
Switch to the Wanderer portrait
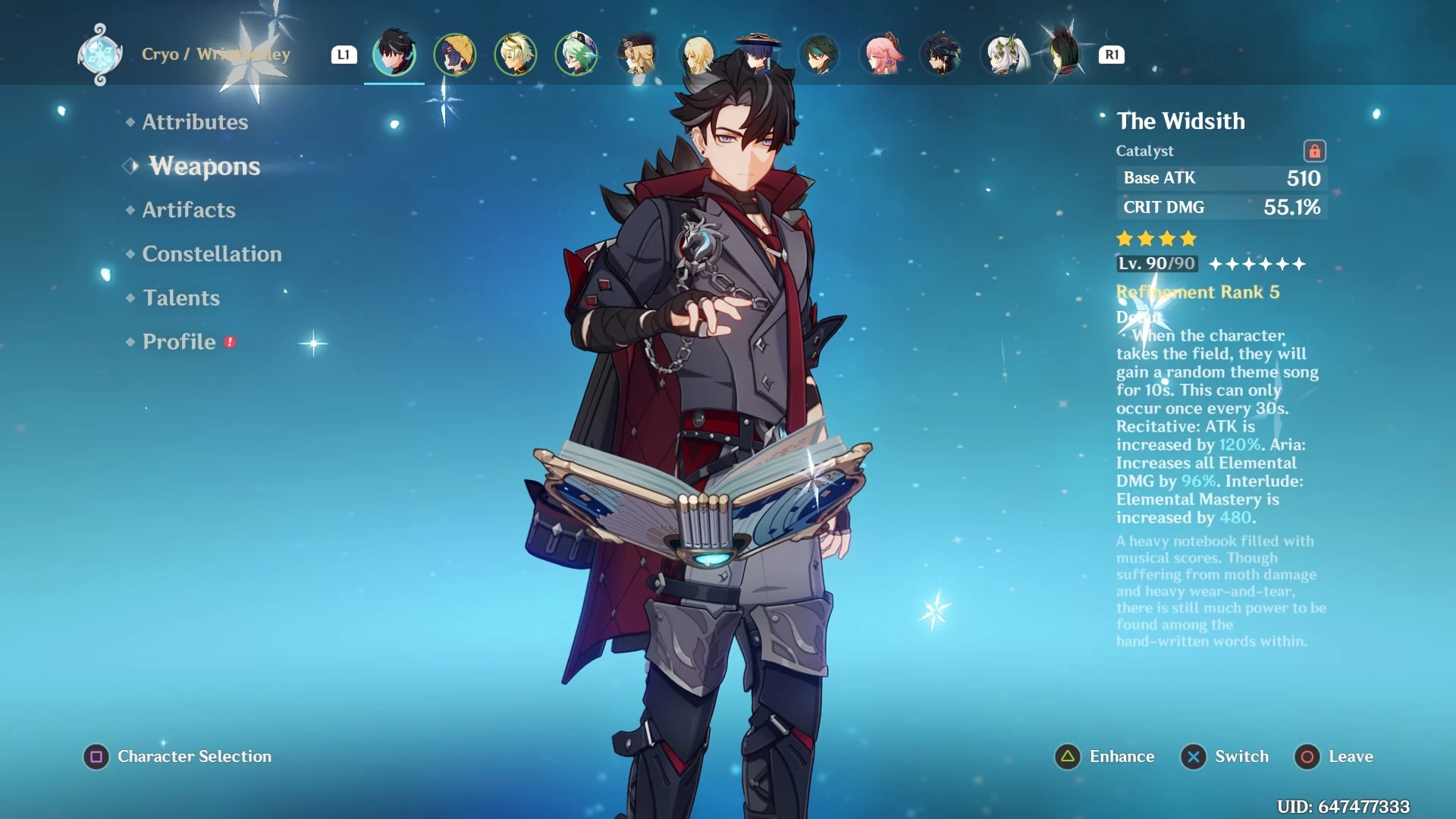(x=758, y=54)
